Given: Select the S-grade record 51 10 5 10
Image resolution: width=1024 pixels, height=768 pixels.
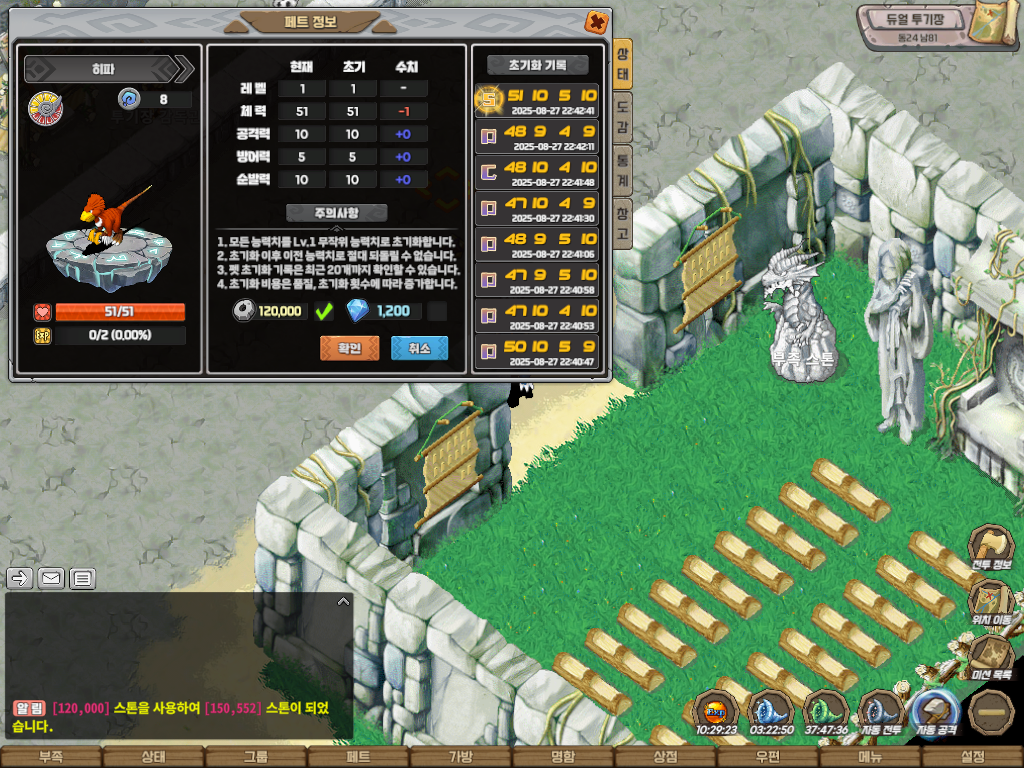Looking at the screenshot, I should [536, 100].
